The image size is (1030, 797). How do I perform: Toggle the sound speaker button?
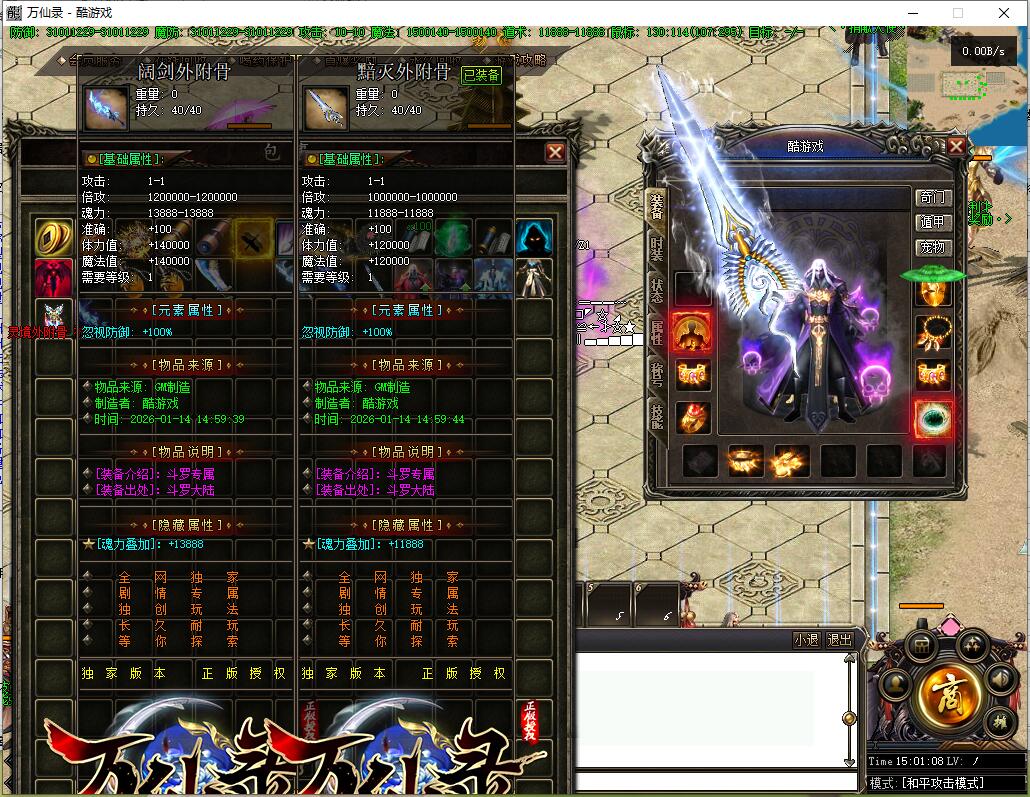click(x=1000, y=679)
